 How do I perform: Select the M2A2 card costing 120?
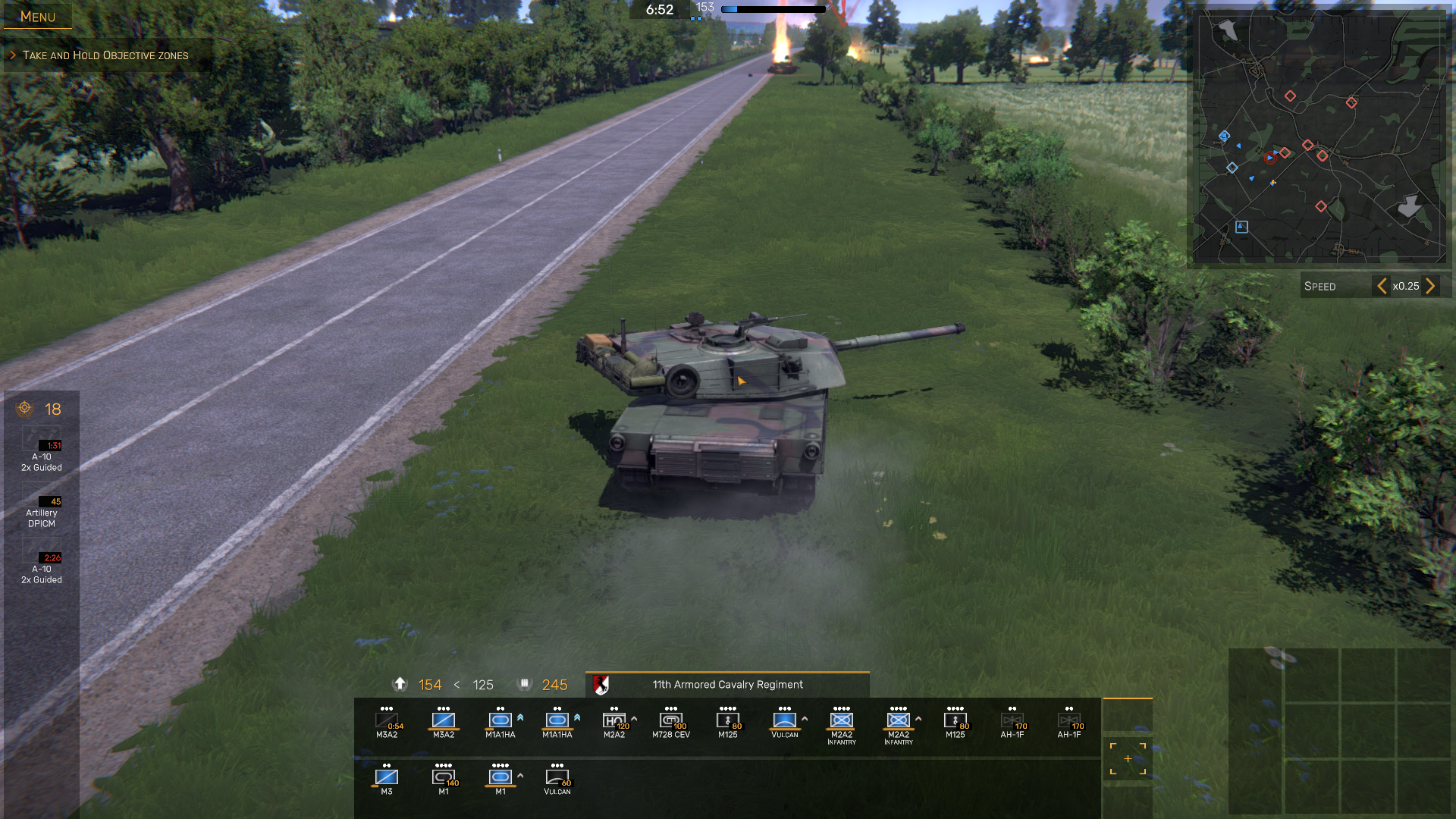coord(614,723)
